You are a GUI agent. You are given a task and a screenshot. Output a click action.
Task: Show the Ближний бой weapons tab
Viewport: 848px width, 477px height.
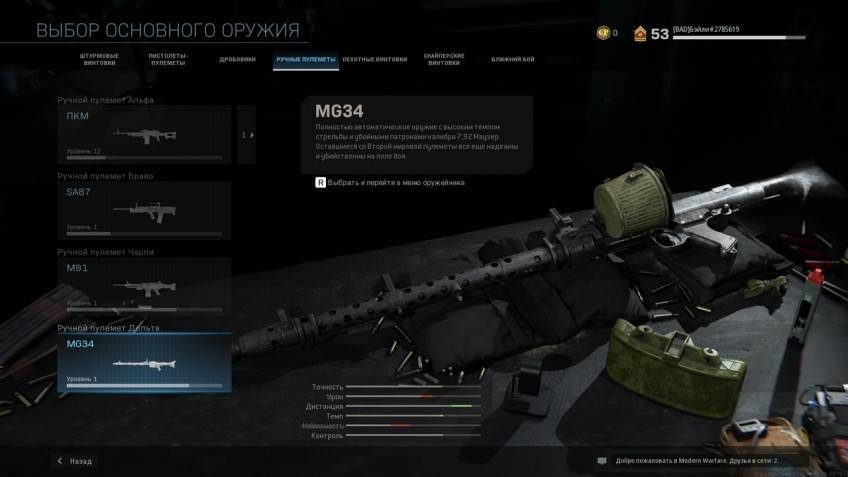(x=513, y=60)
